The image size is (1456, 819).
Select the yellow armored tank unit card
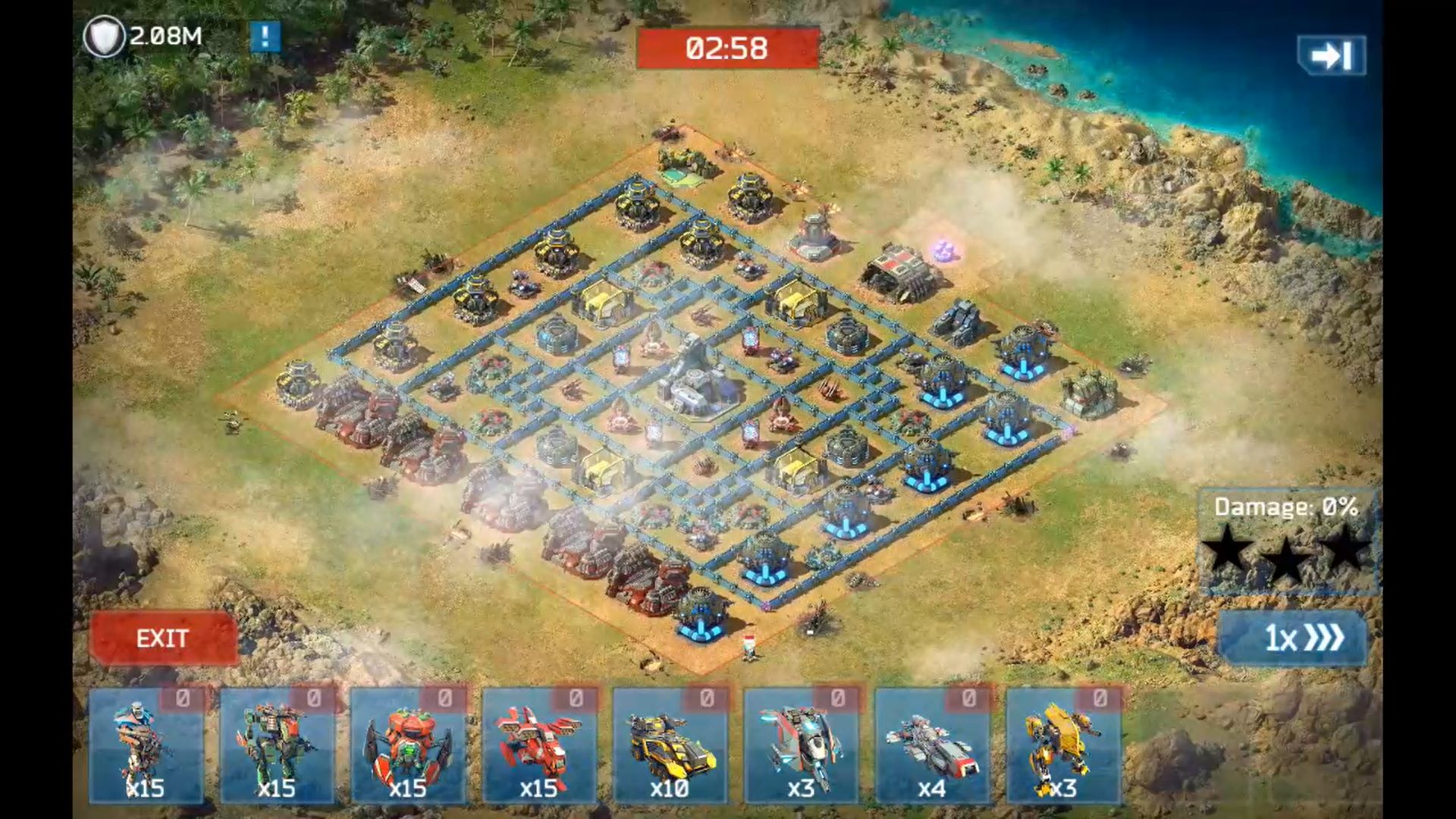point(670,745)
